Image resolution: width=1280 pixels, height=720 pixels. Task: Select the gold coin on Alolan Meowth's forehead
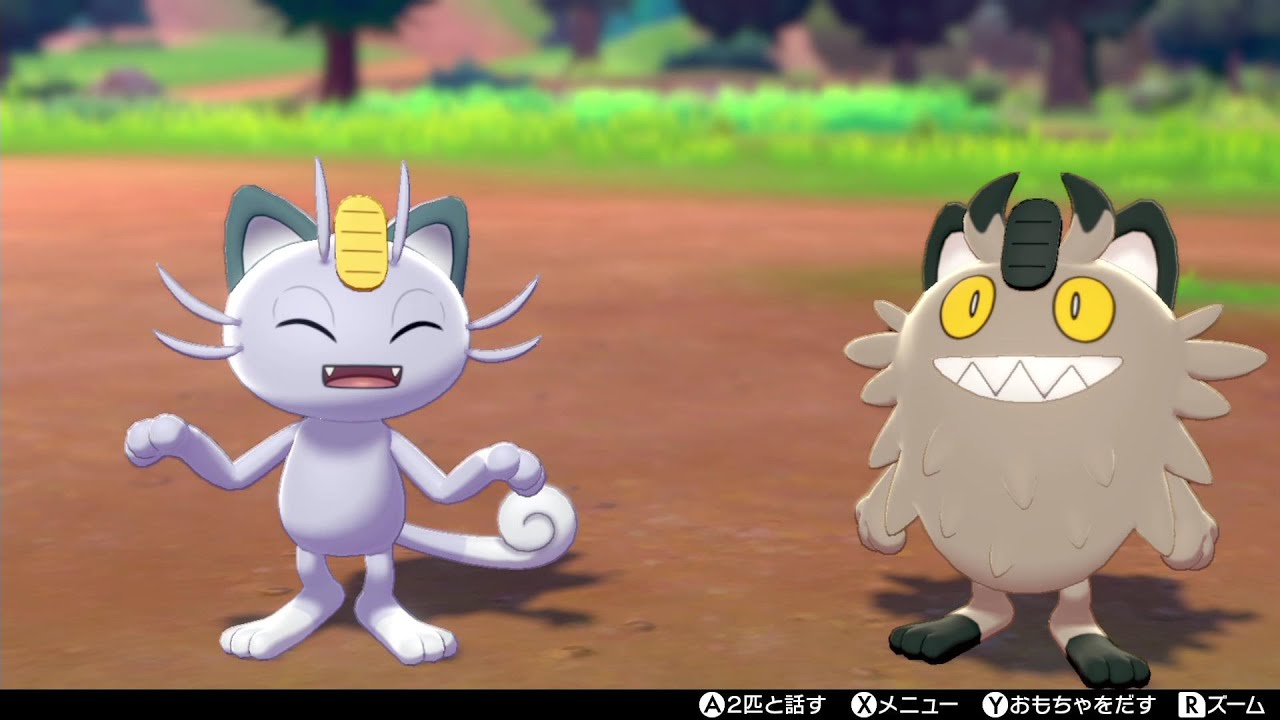[360, 240]
